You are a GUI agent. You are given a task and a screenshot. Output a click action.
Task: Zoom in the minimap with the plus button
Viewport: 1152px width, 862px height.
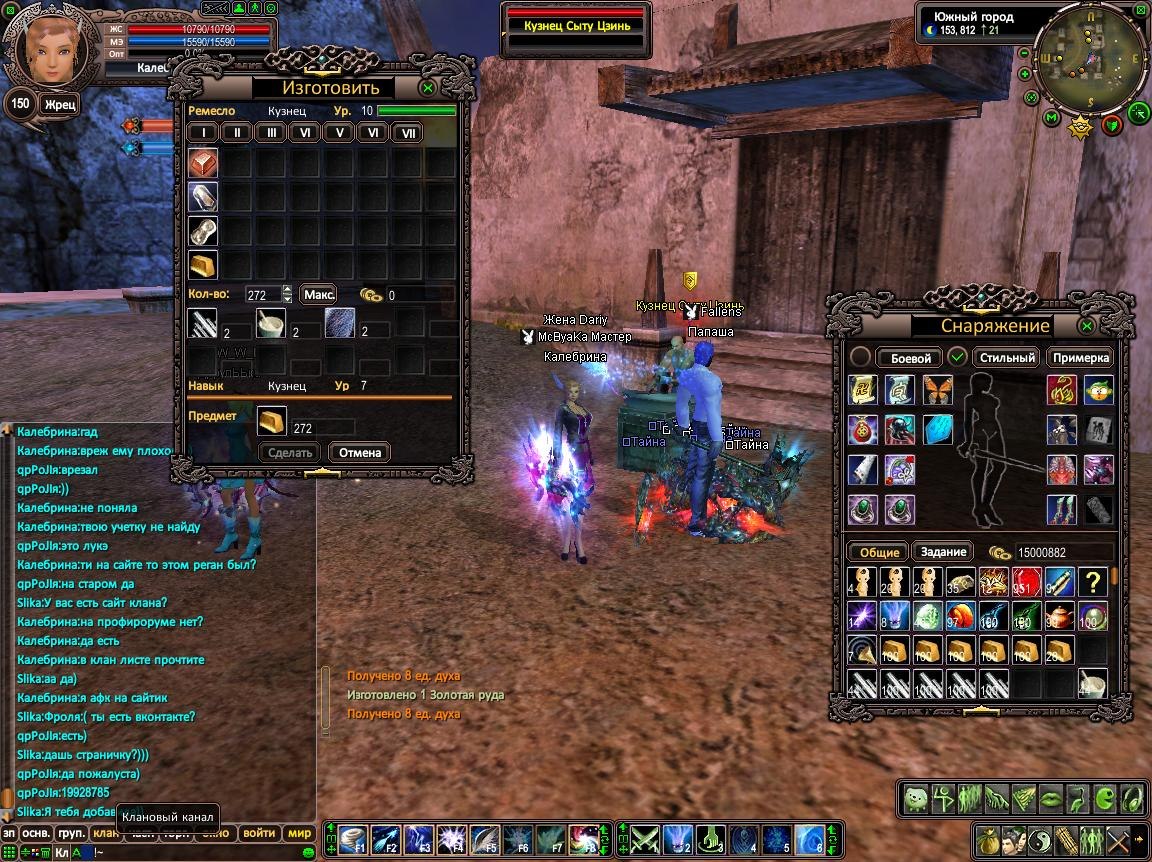[1025, 73]
